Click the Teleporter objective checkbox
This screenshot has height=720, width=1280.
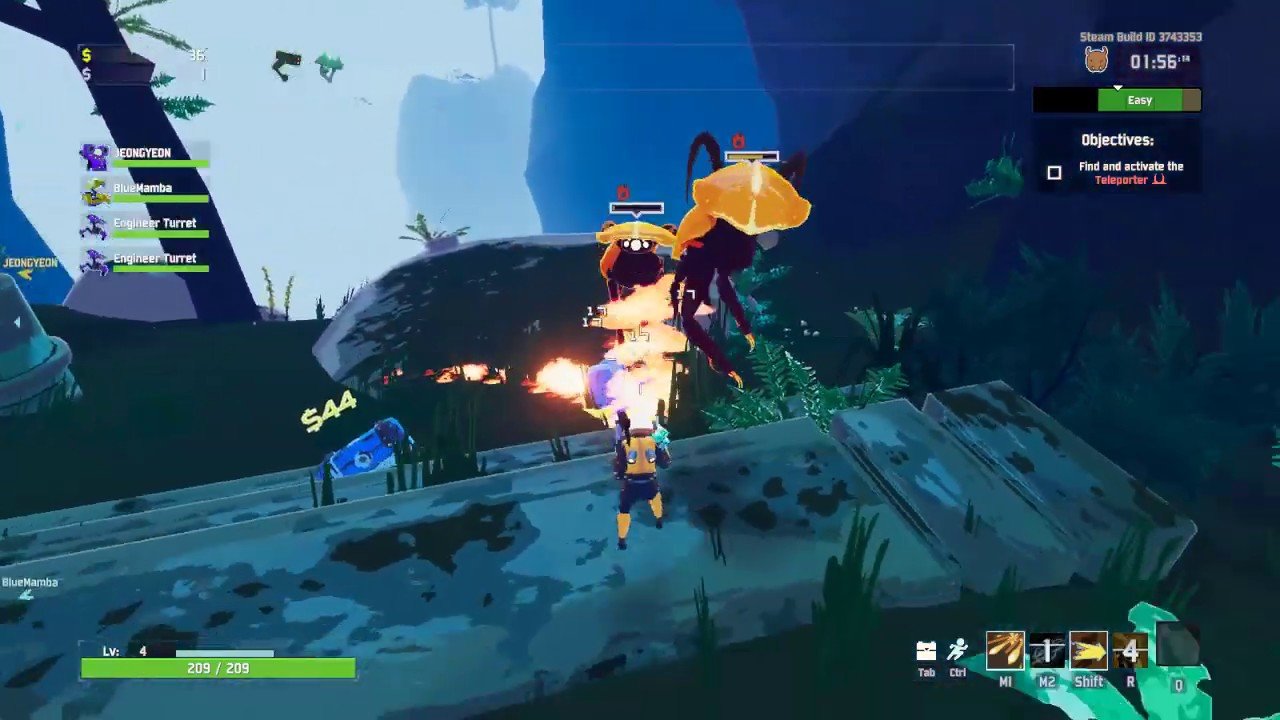pyautogui.click(x=1054, y=173)
